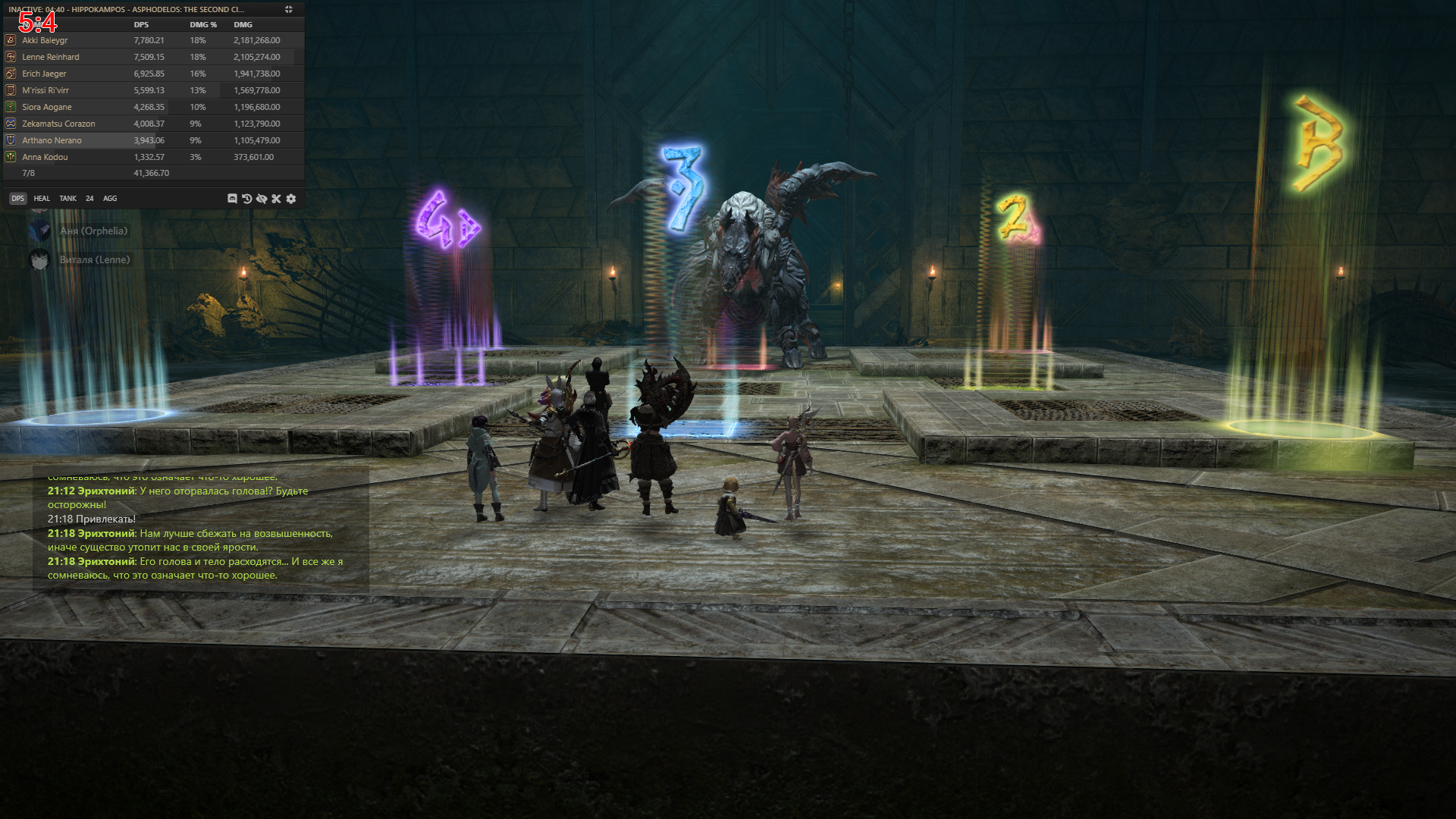Open the damage meter's gear settings
The height and width of the screenshot is (819, 1456).
pos(291,199)
